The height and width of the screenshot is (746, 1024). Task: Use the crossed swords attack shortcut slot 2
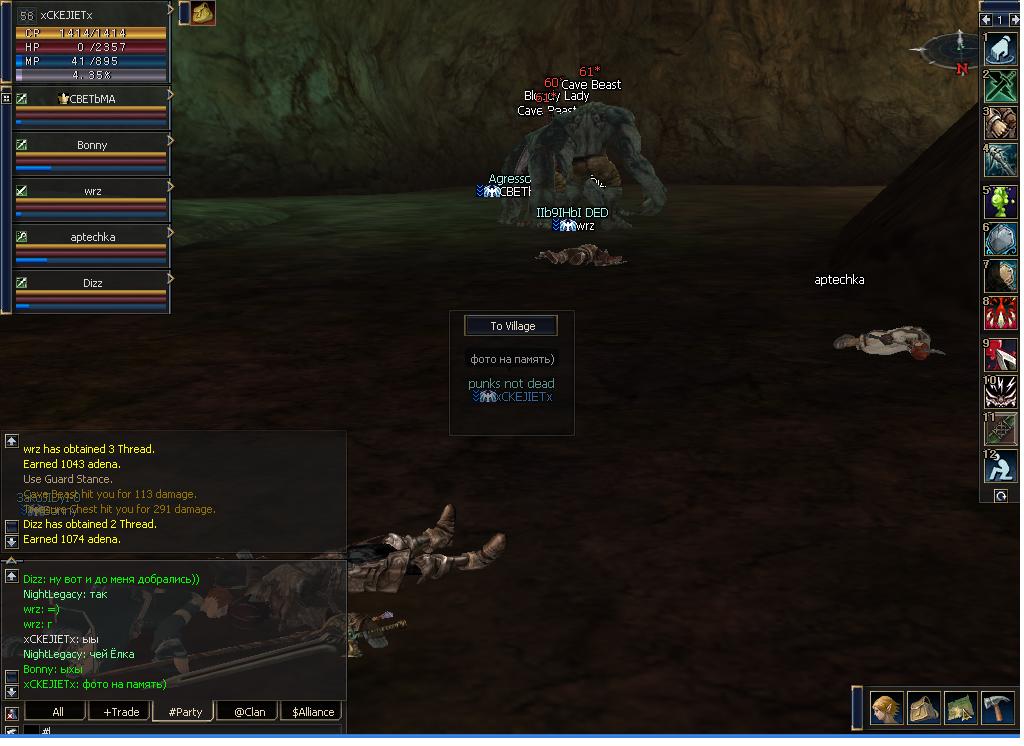pyautogui.click(x=1000, y=86)
